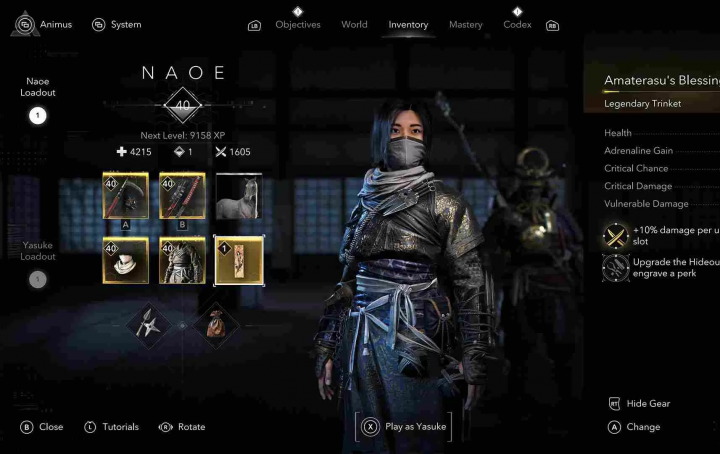Click the Change option
This screenshot has height=454, width=720.
(x=642, y=427)
